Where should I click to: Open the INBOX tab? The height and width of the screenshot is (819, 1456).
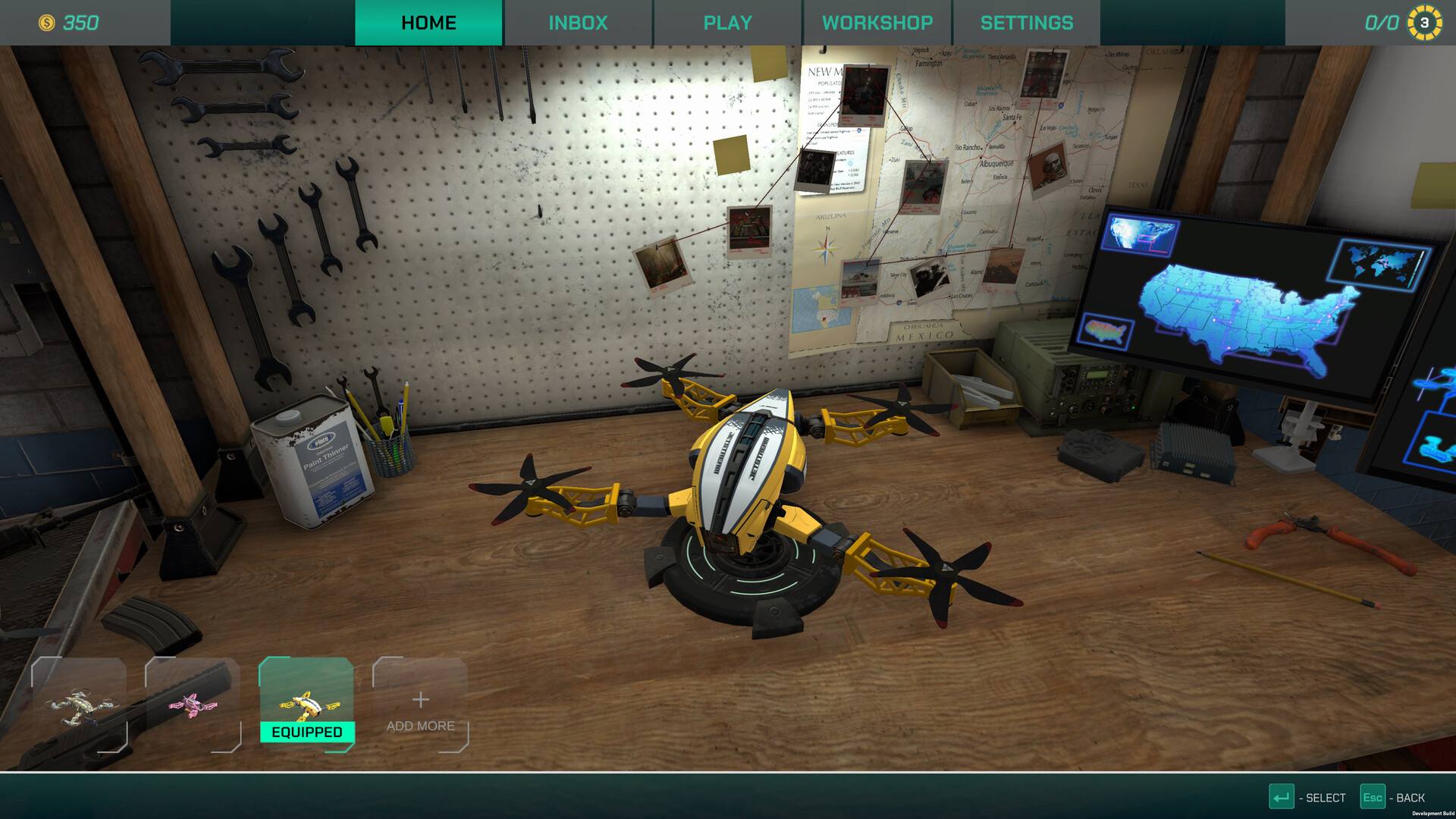tap(578, 23)
